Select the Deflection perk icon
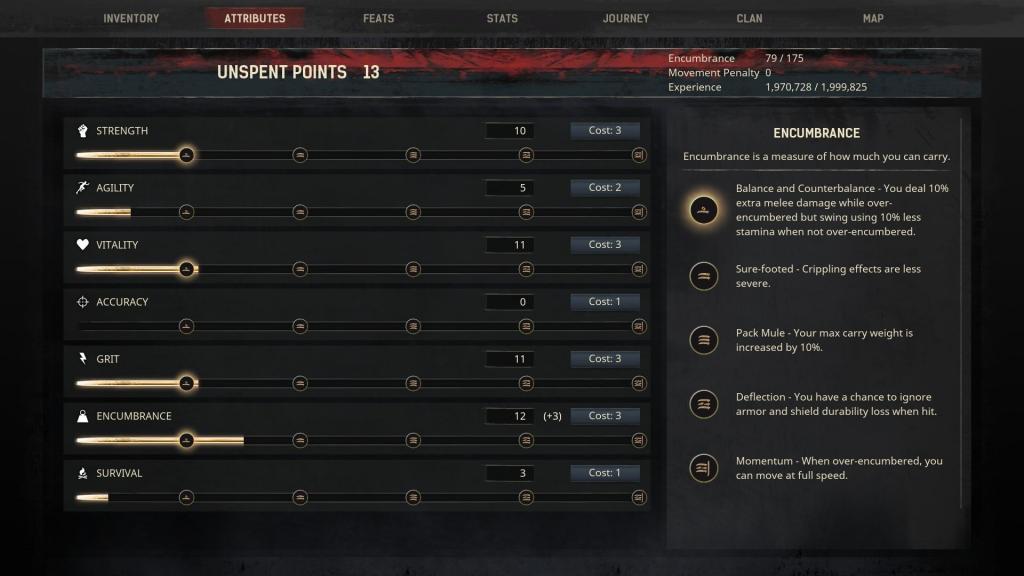This screenshot has width=1024, height=576. point(704,404)
